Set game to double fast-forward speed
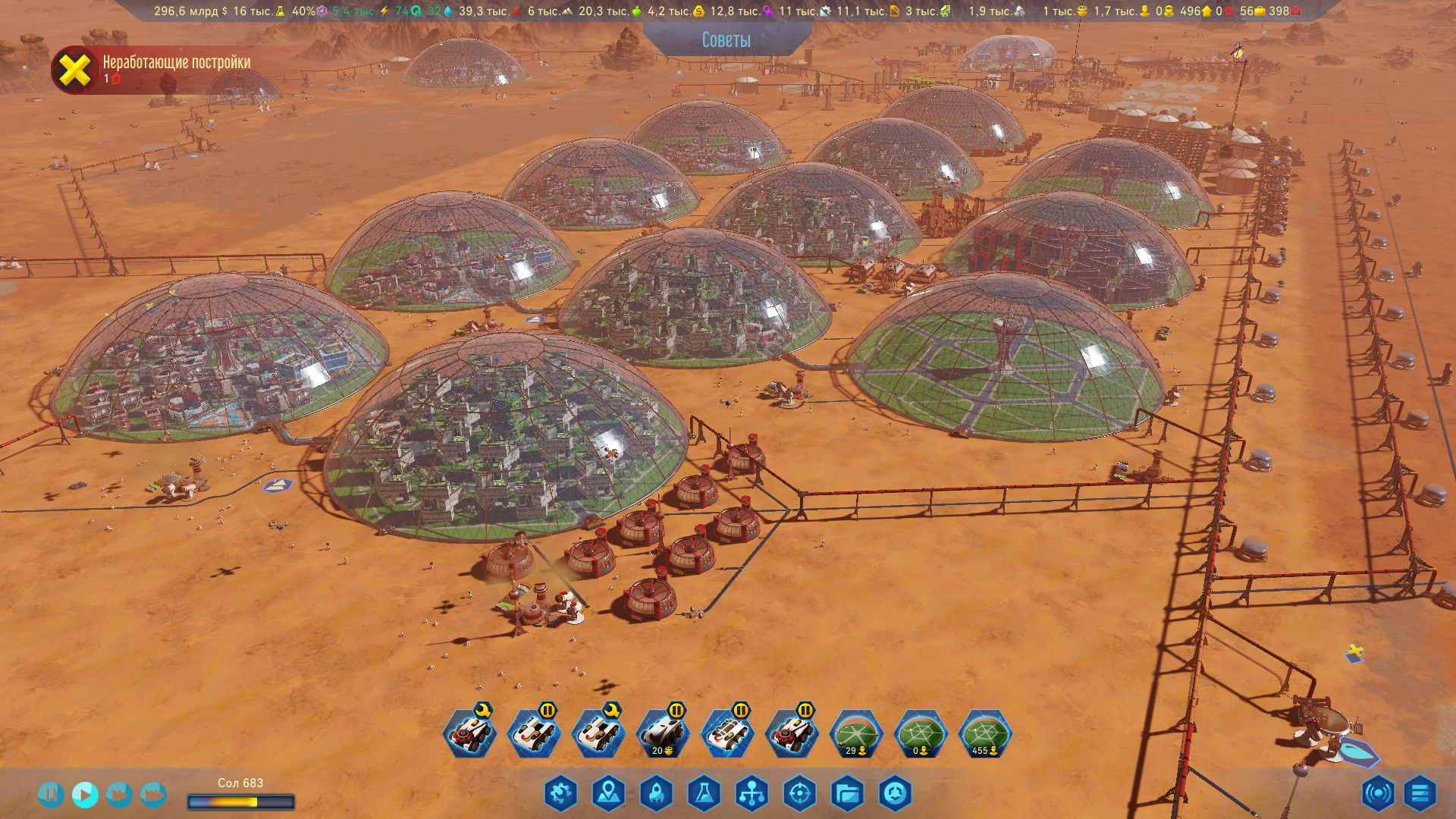 pos(118,794)
